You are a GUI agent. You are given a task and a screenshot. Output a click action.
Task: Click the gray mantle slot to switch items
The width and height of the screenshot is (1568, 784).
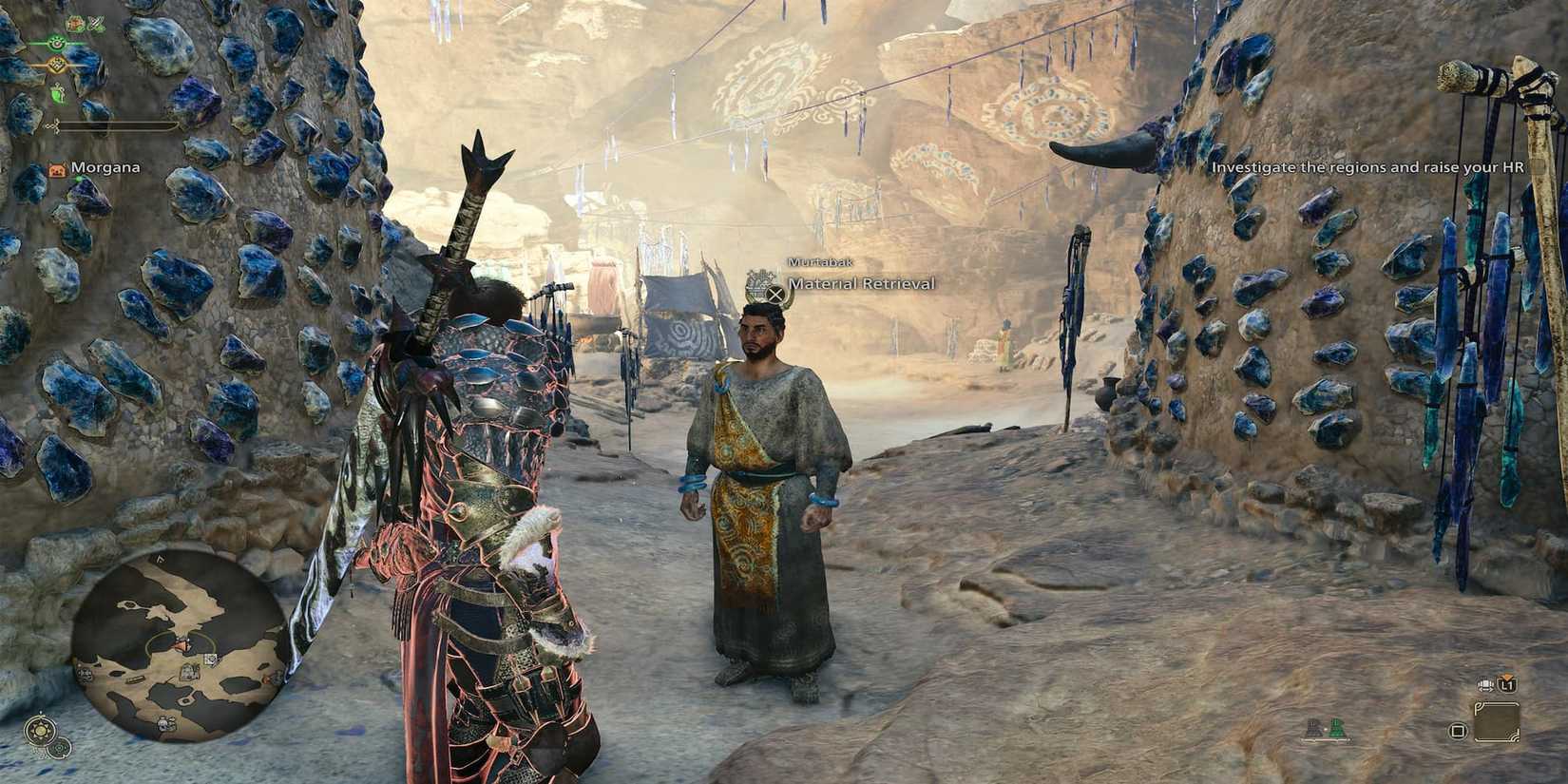(1314, 728)
